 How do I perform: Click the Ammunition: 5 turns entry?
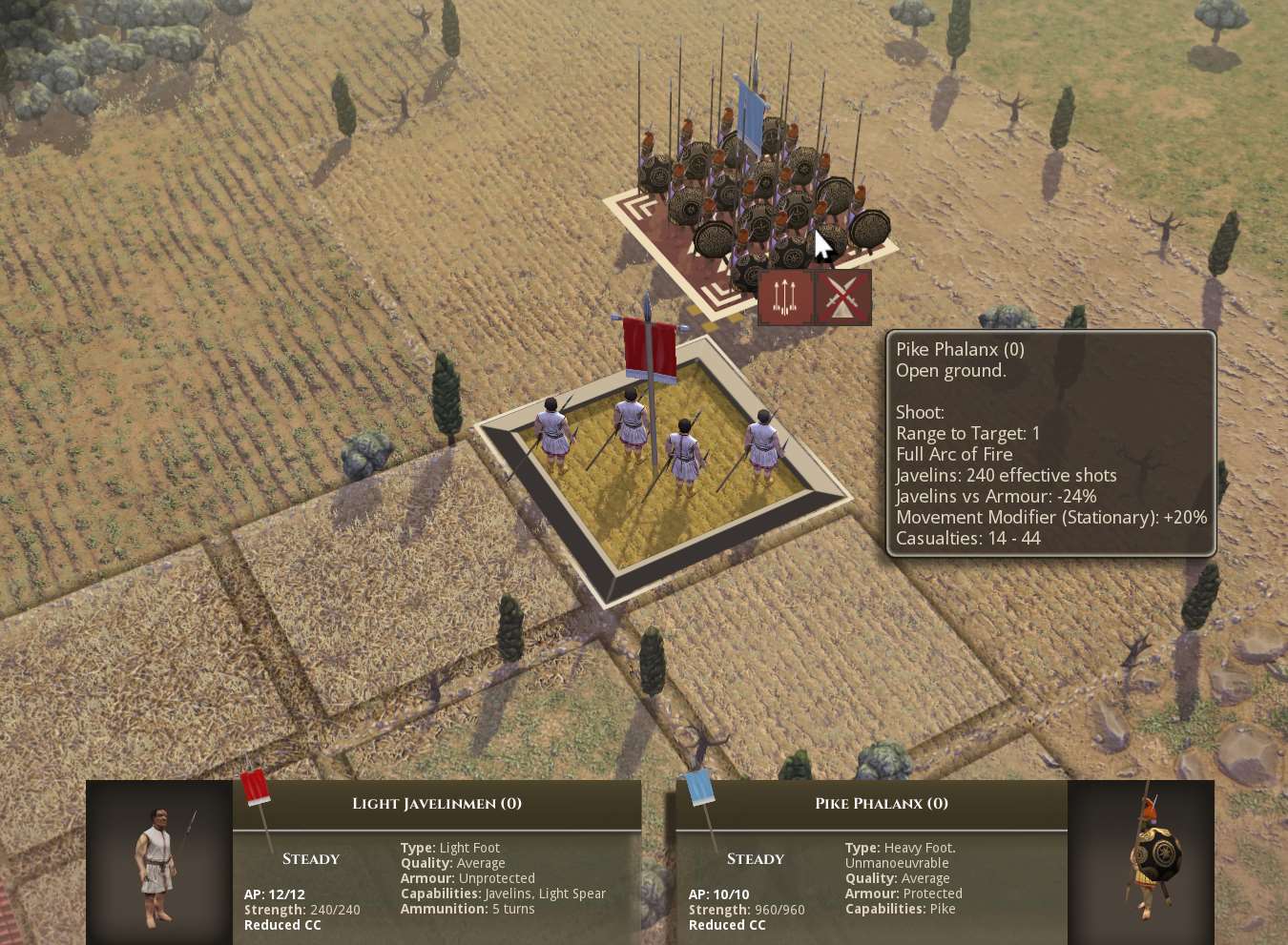467,908
